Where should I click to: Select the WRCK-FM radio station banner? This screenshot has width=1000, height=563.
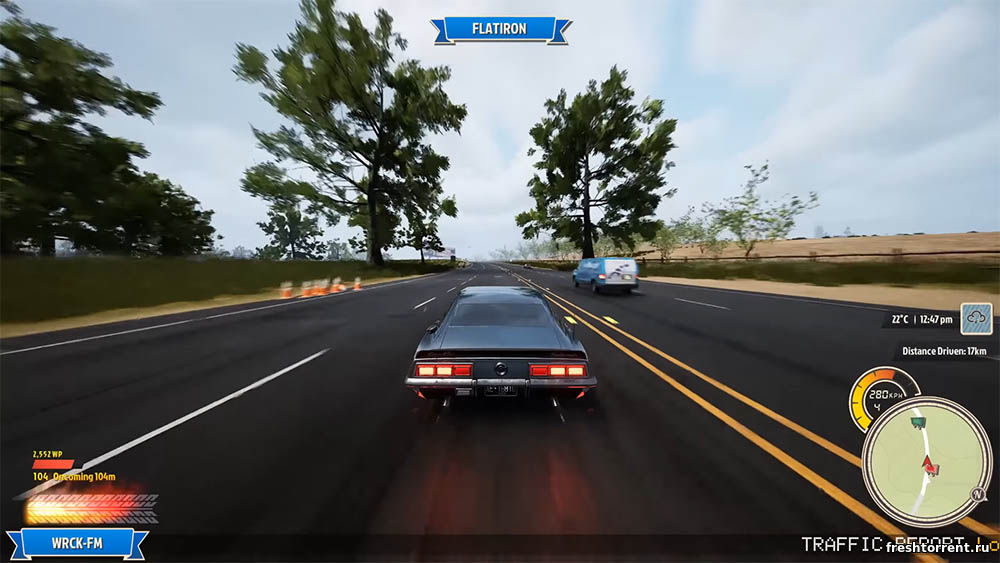[77, 545]
